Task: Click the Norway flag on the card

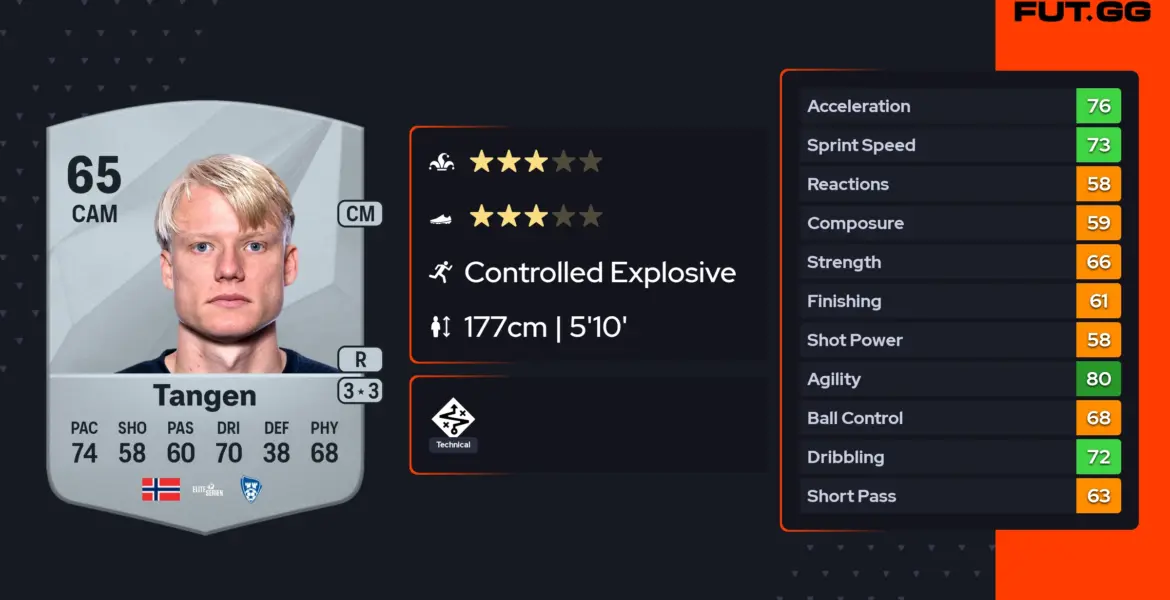Action: 161,489
